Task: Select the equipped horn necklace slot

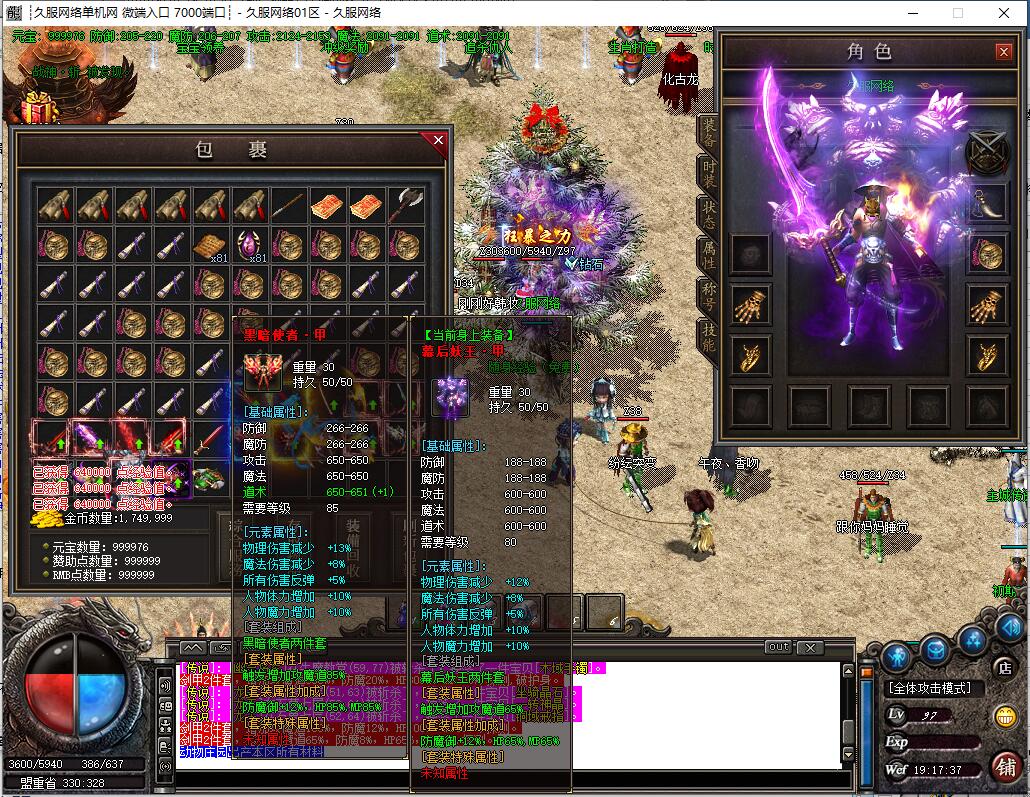Action: click(x=987, y=203)
